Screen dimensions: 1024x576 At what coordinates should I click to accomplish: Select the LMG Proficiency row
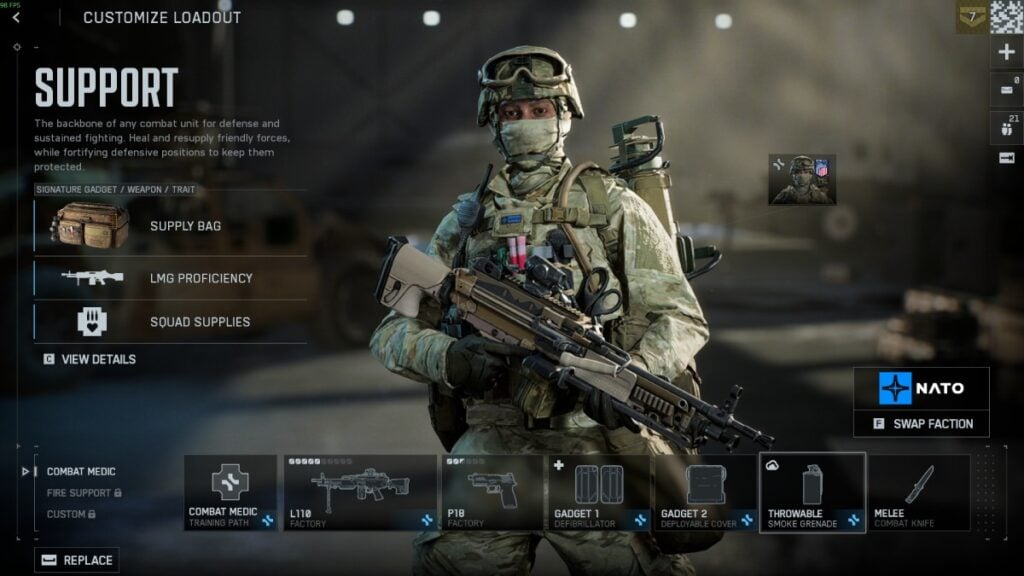170,278
